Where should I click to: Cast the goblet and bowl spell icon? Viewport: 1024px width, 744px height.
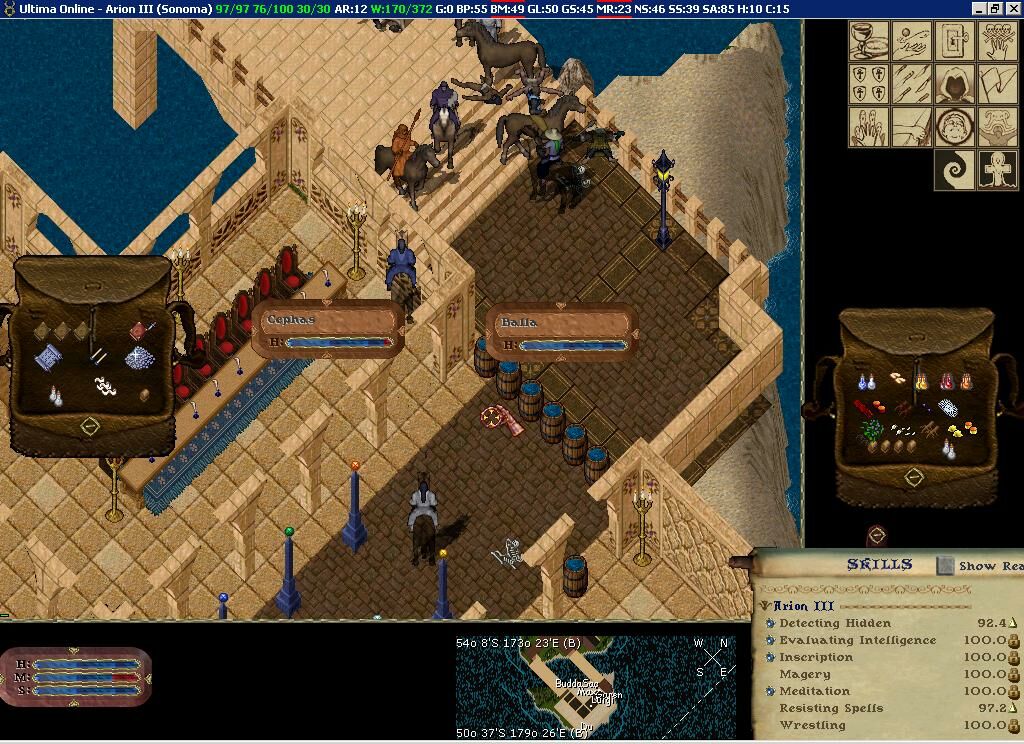point(869,41)
